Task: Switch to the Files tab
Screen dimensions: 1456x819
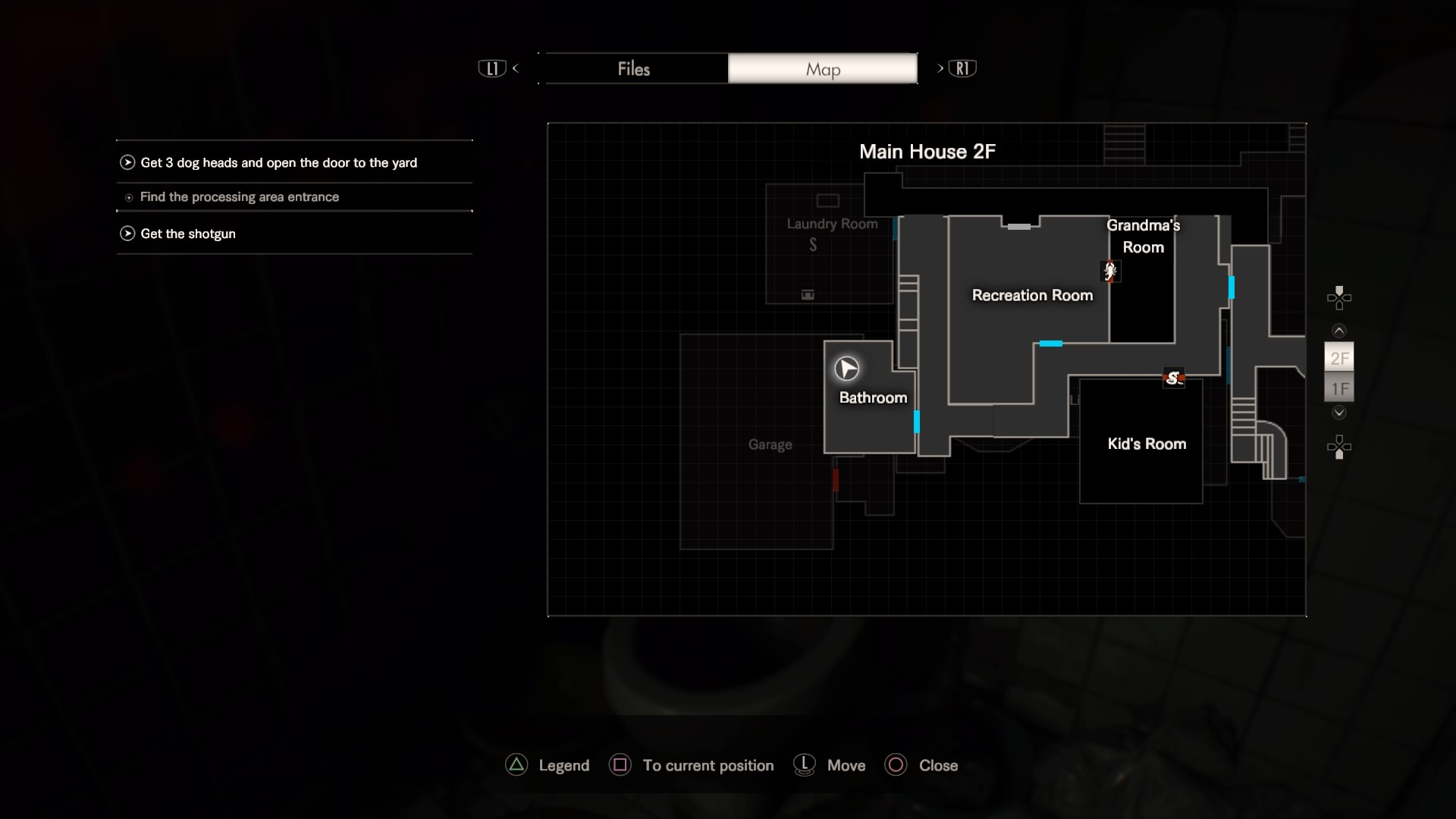Action: [633, 69]
